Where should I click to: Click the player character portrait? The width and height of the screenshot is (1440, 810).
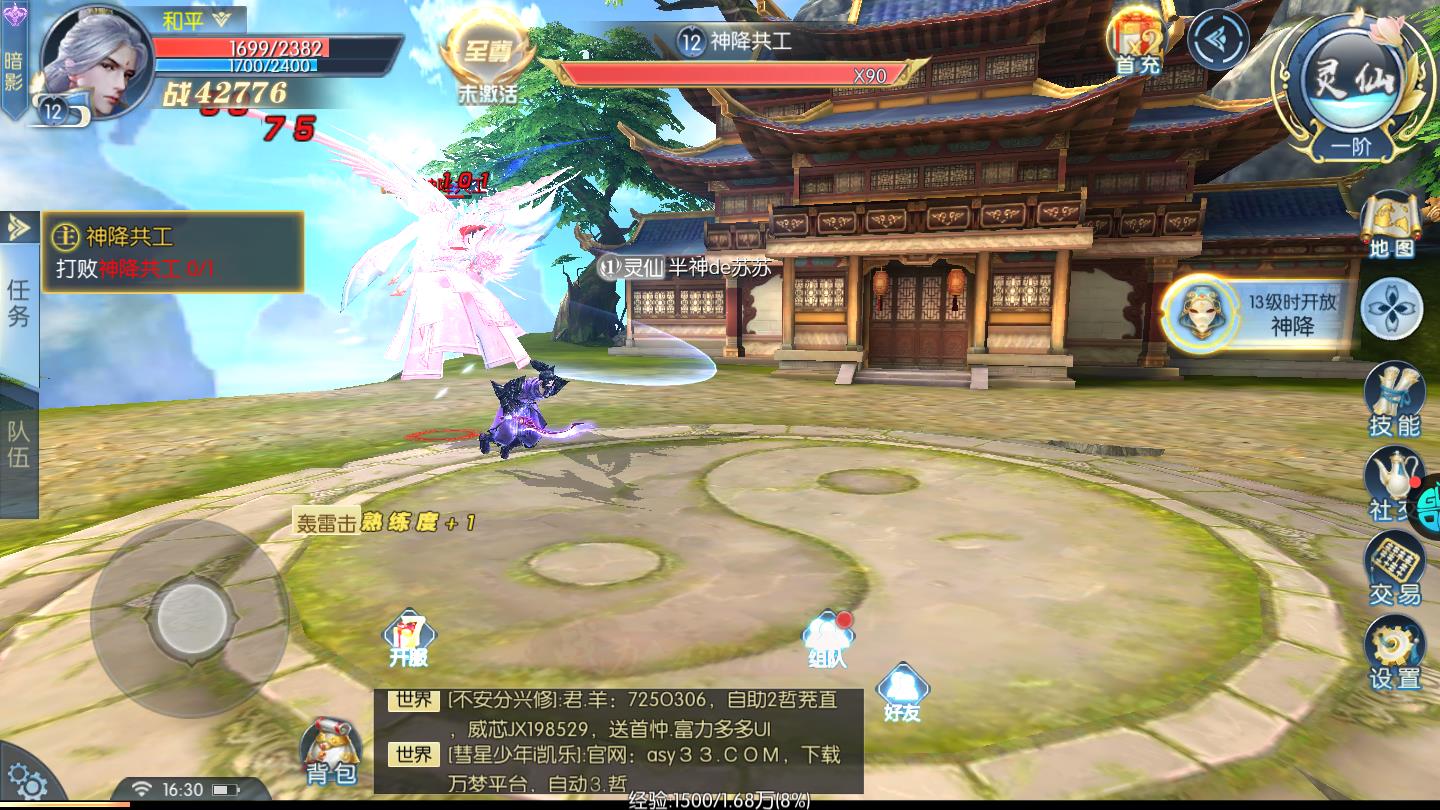click(x=95, y=62)
